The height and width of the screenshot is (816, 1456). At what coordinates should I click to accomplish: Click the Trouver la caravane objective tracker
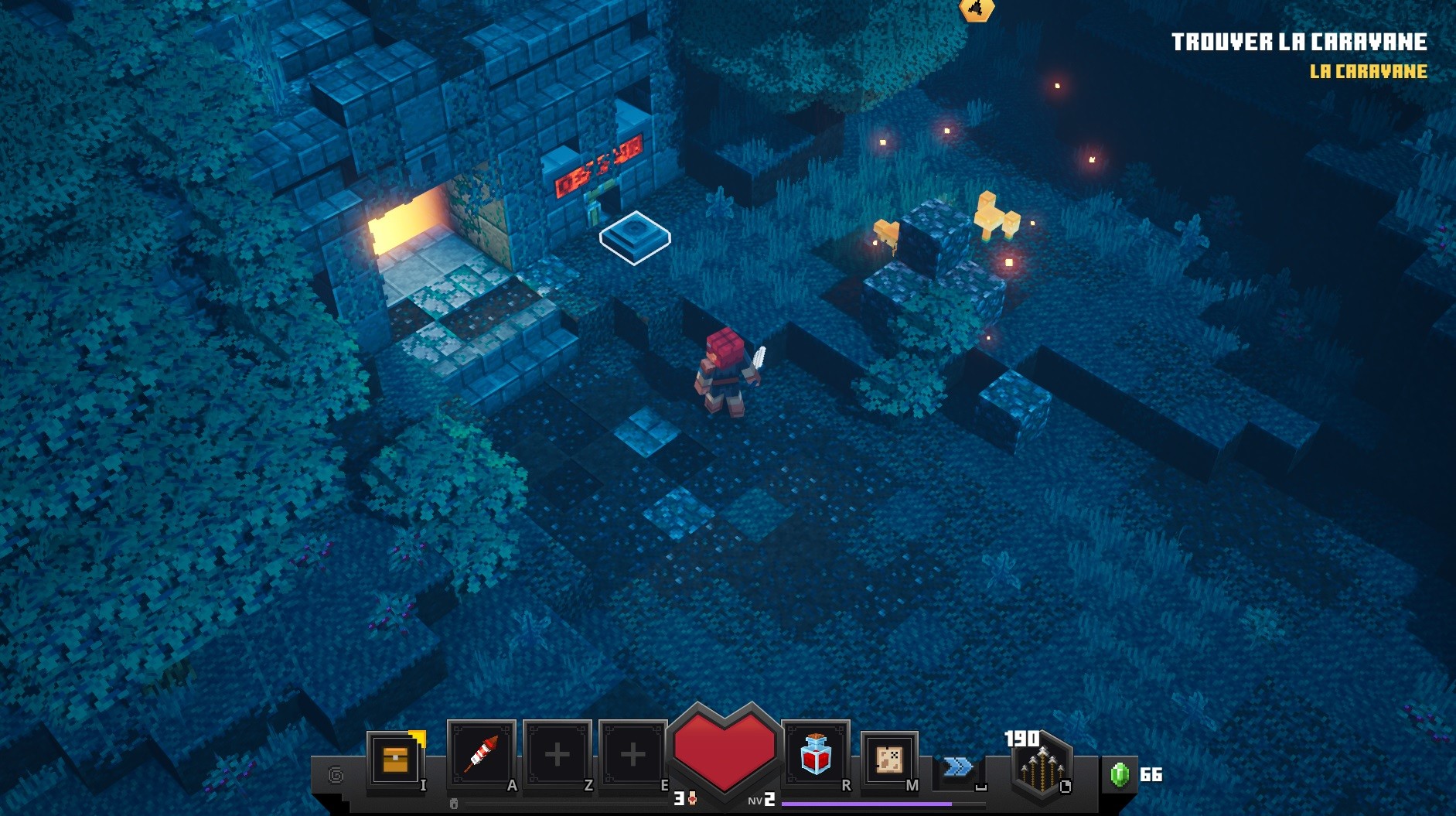[x=1298, y=43]
